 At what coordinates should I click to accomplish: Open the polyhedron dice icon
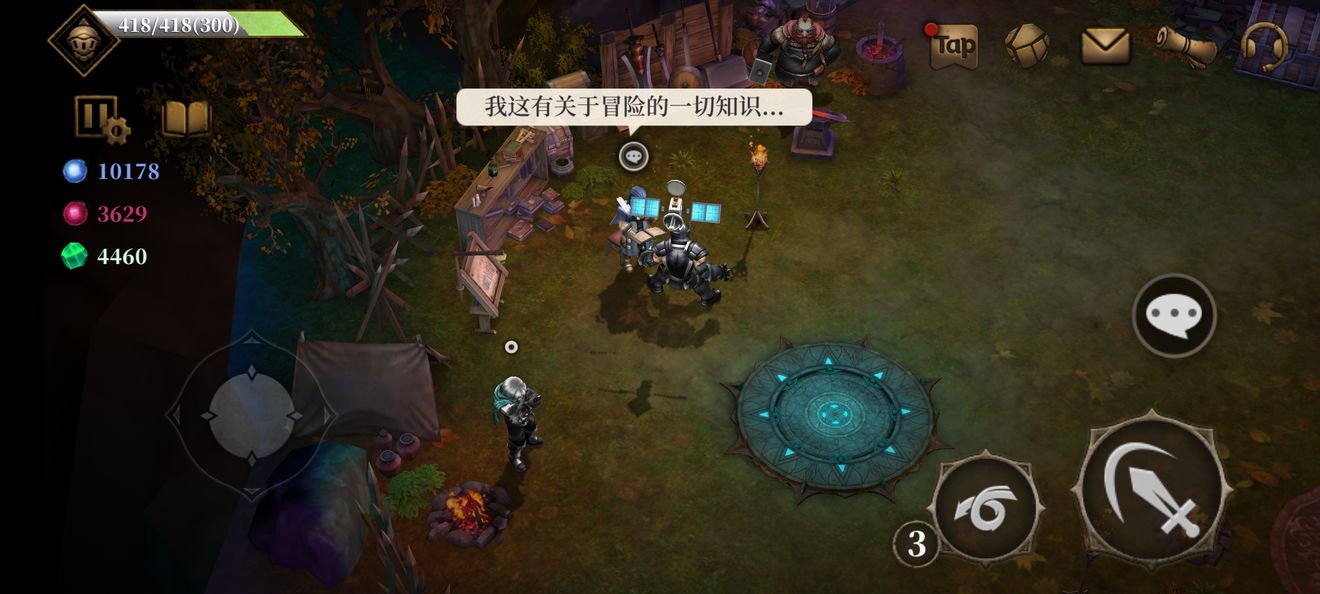tap(1027, 46)
